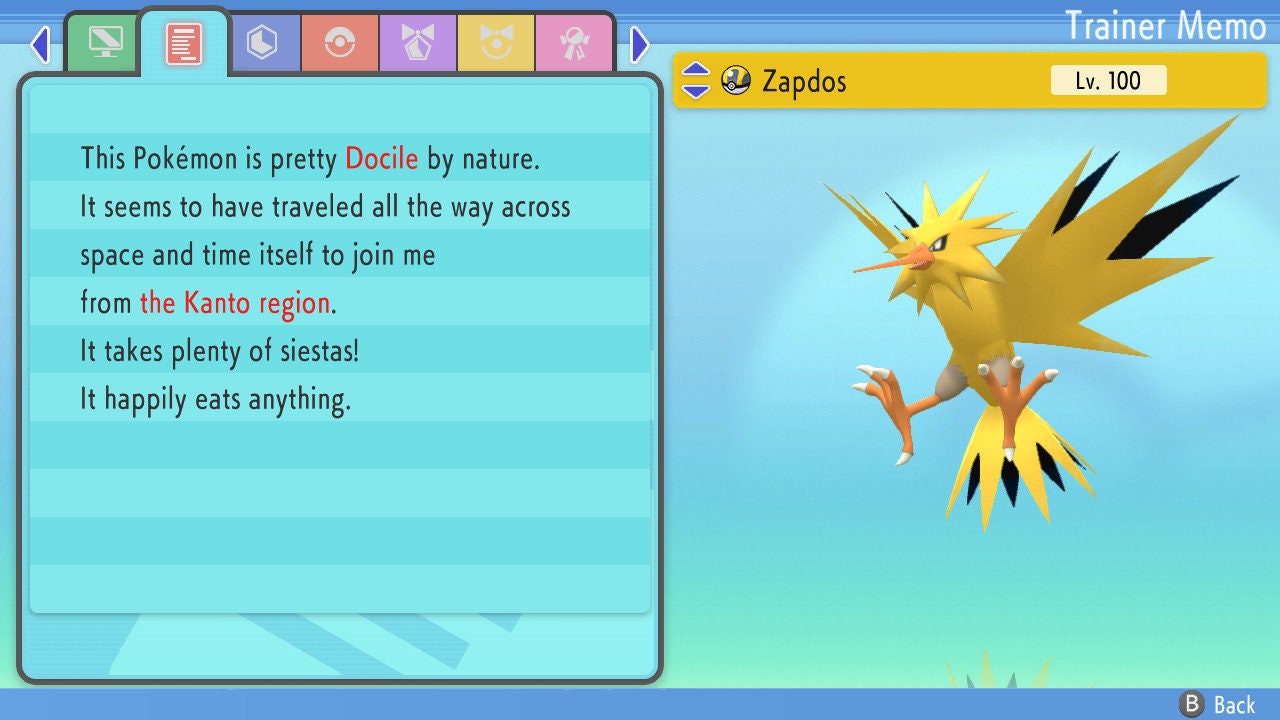Open the yellow ribbon tab
The image size is (1280, 720).
click(x=496, y=43)
